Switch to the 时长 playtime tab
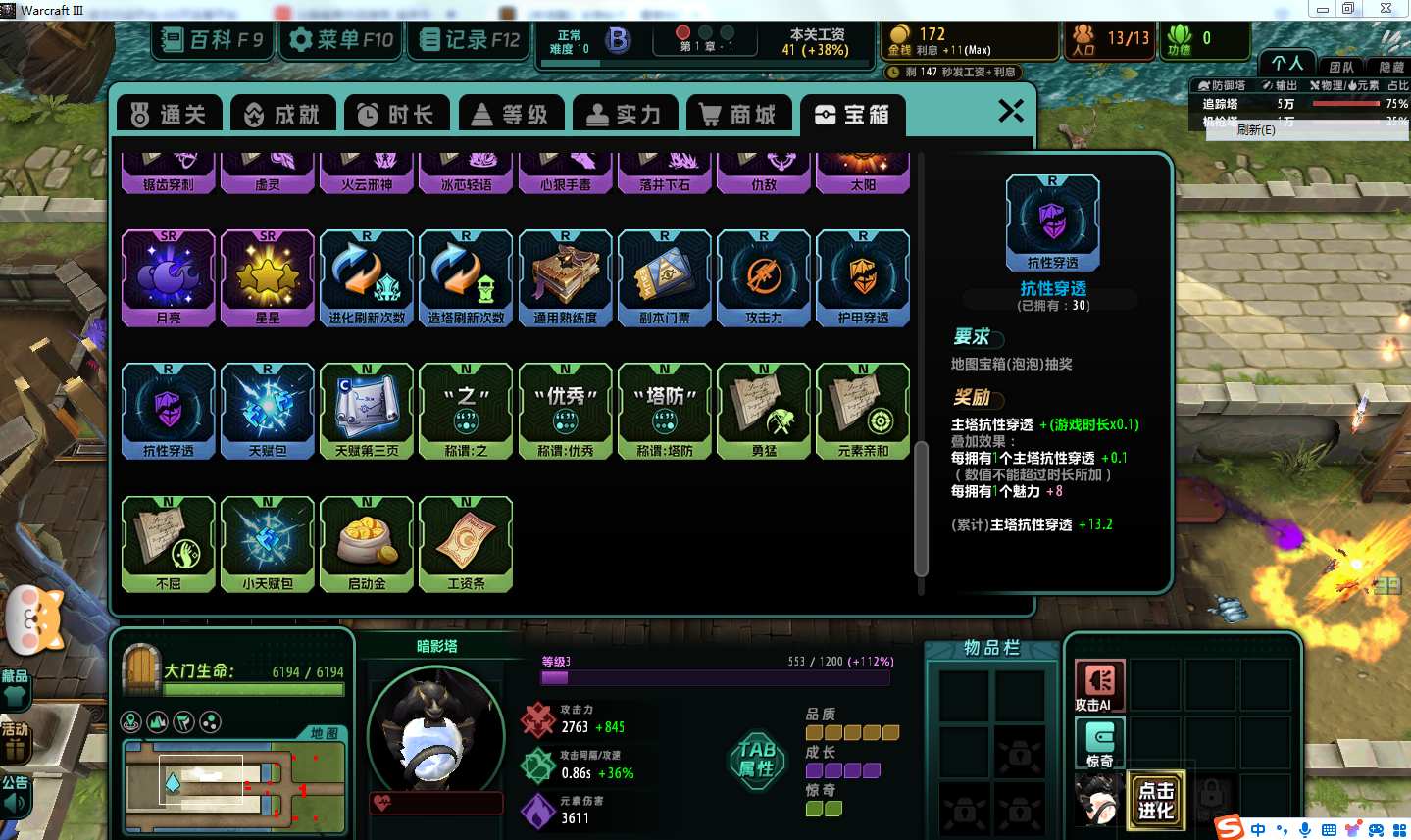Image resolution: width=1411 pixels, height=840 pixels. [x=396, y=115]
